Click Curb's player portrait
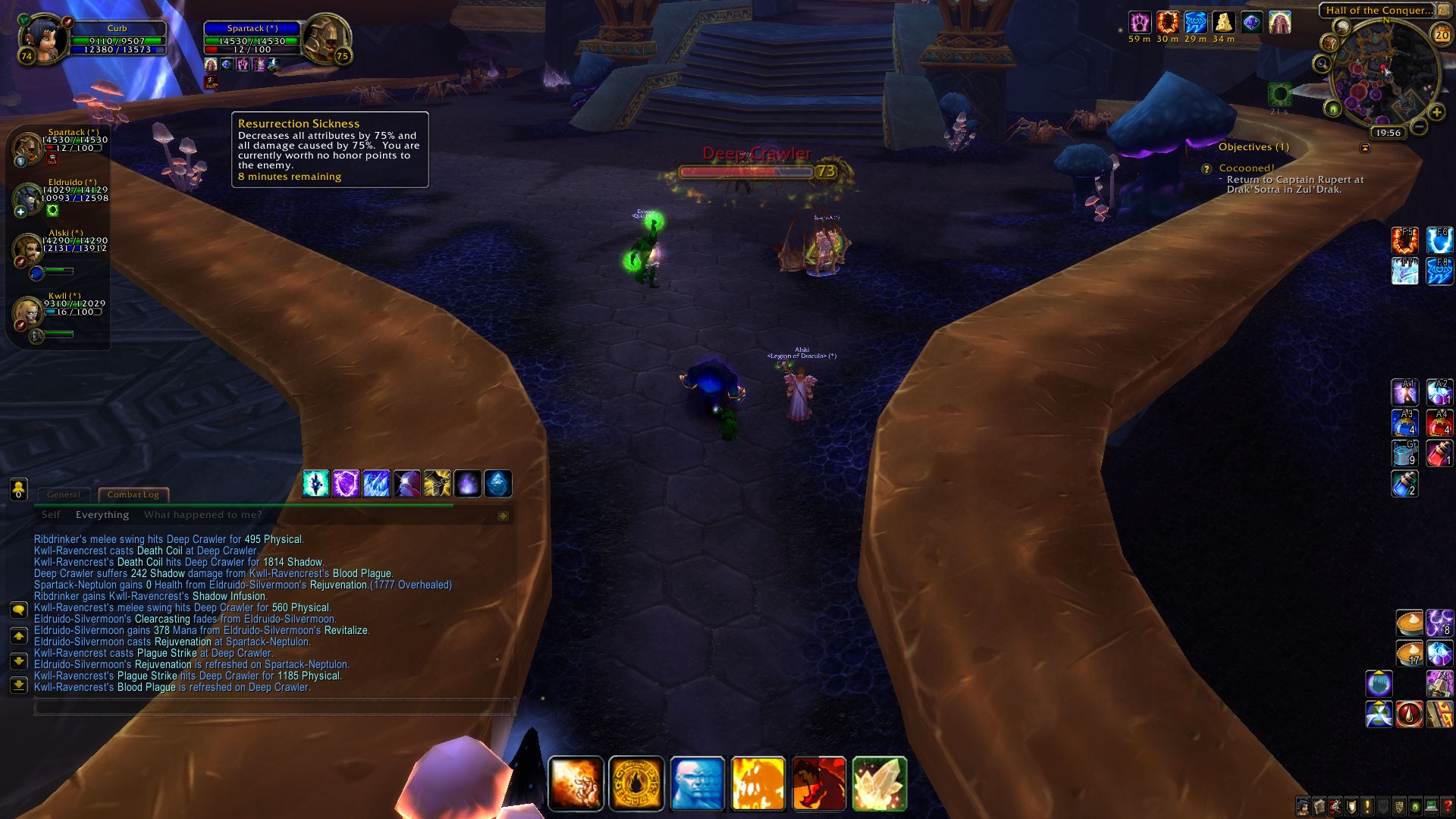1456x819 pixels. (x=44, y=36)
